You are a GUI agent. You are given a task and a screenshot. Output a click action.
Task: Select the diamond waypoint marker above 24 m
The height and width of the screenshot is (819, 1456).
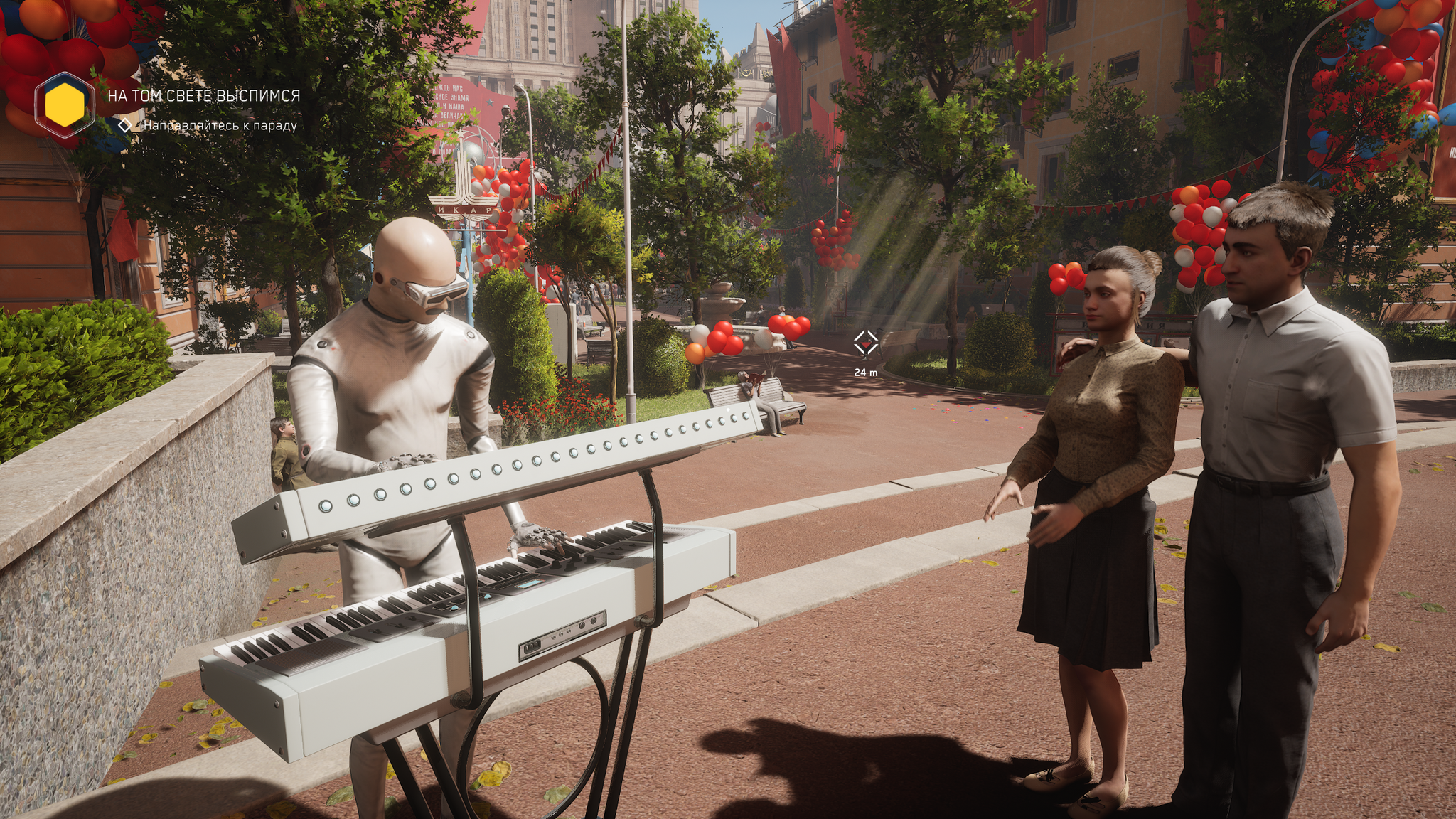(x=866, y=342)
